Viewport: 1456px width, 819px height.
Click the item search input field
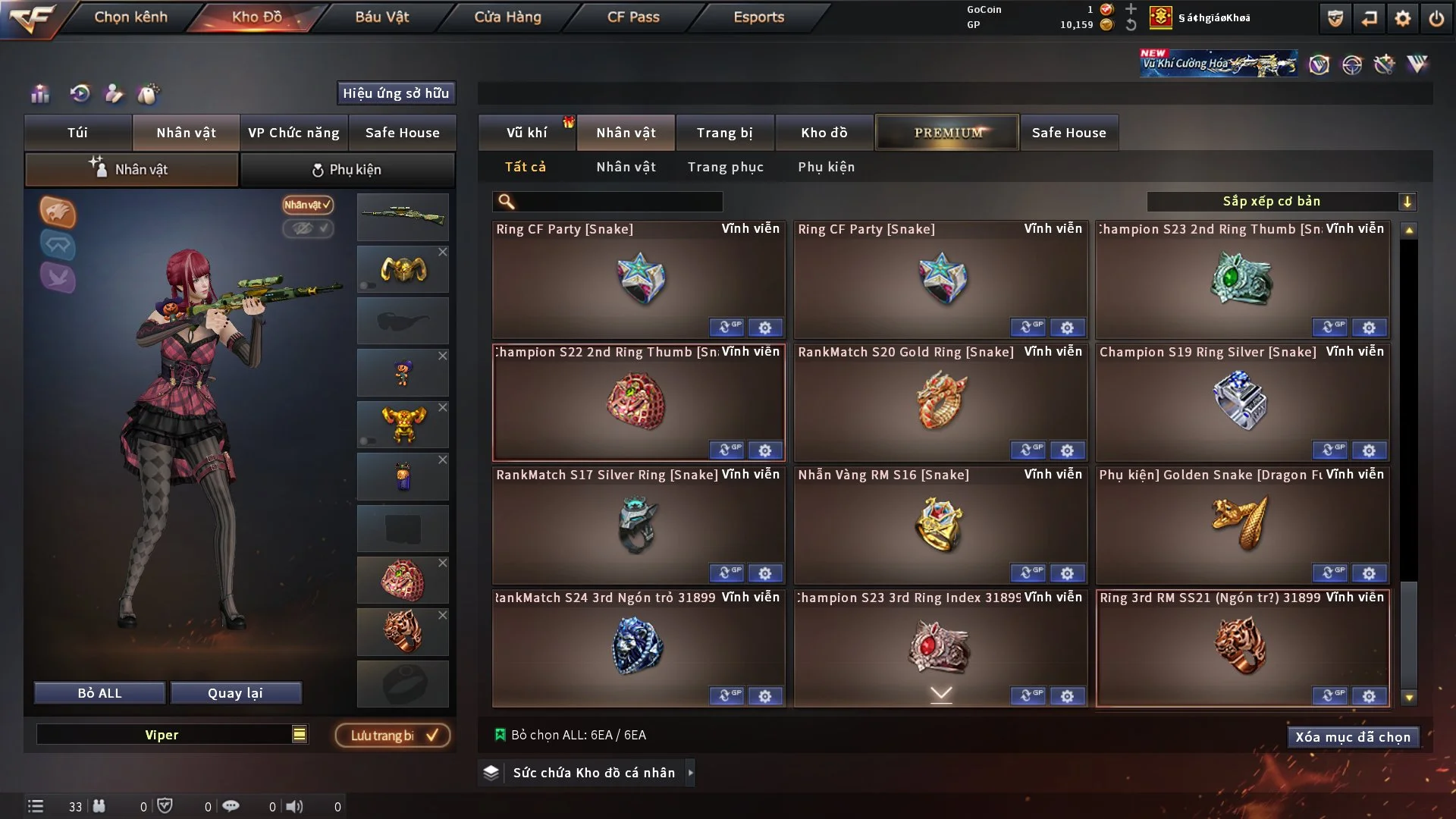coord(607,202)
